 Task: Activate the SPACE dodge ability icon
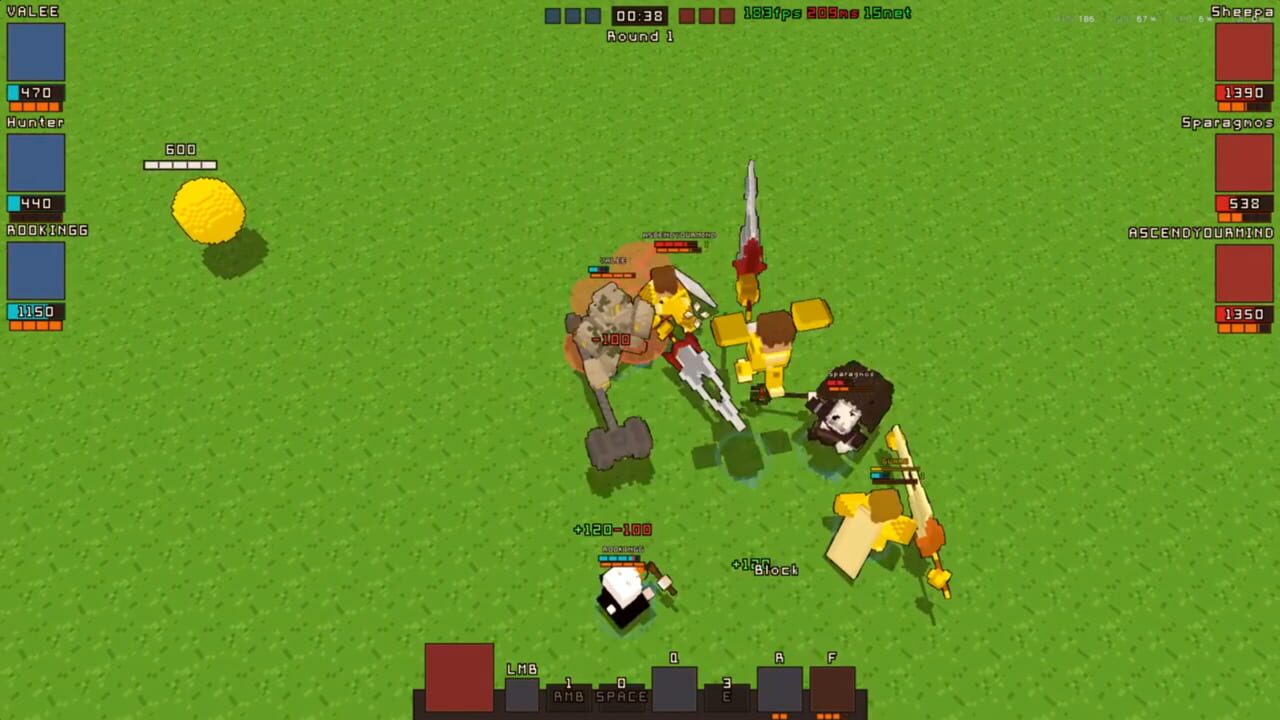pos(620,696)
